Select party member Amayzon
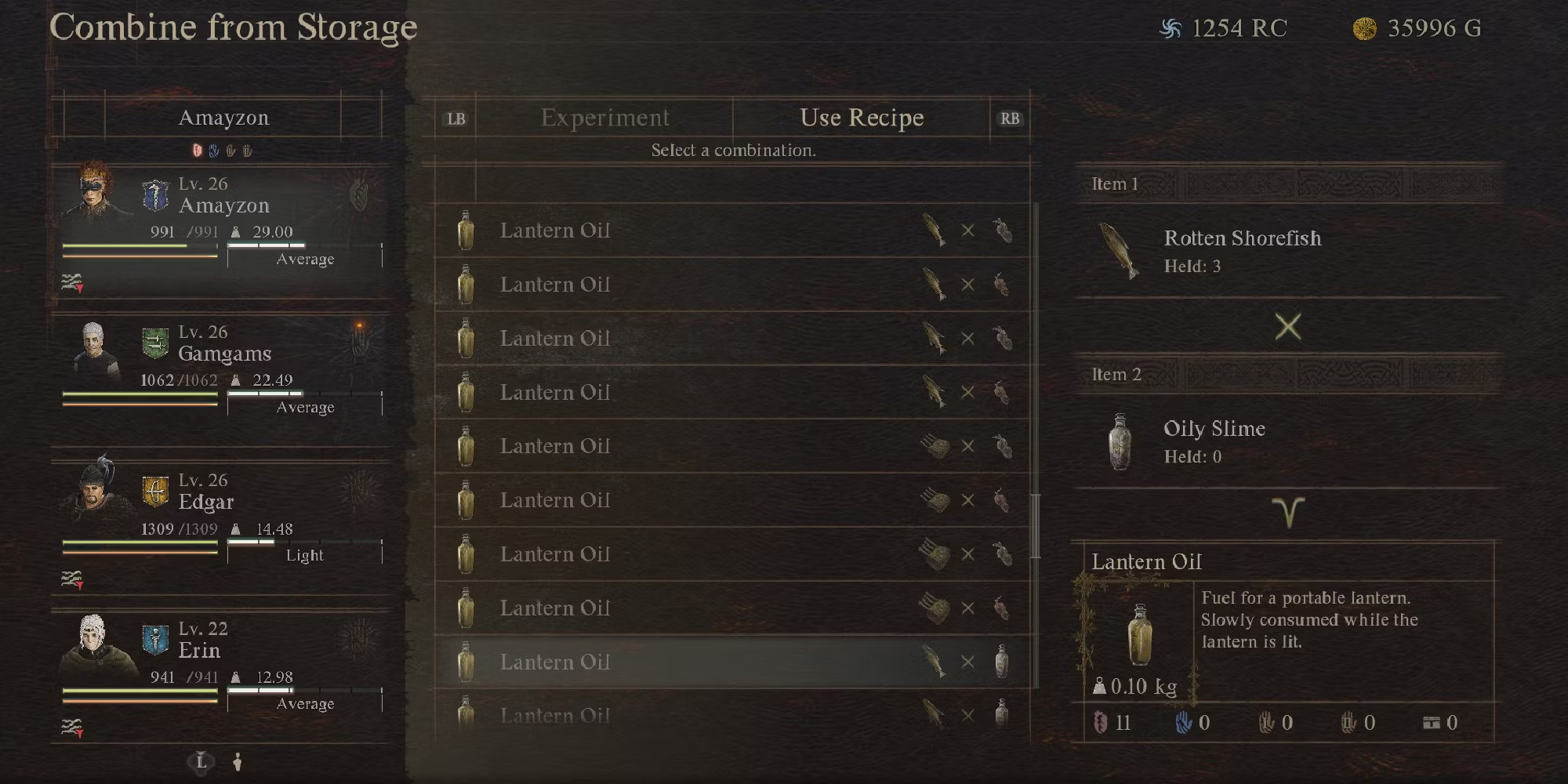 pyautogui.click(x=223, y=205)
